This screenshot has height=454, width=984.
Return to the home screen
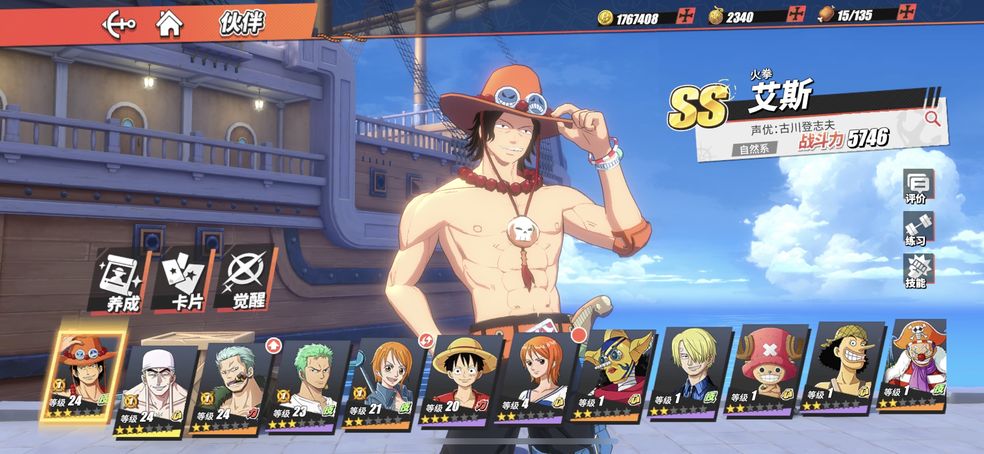click(x=170, y=24)
